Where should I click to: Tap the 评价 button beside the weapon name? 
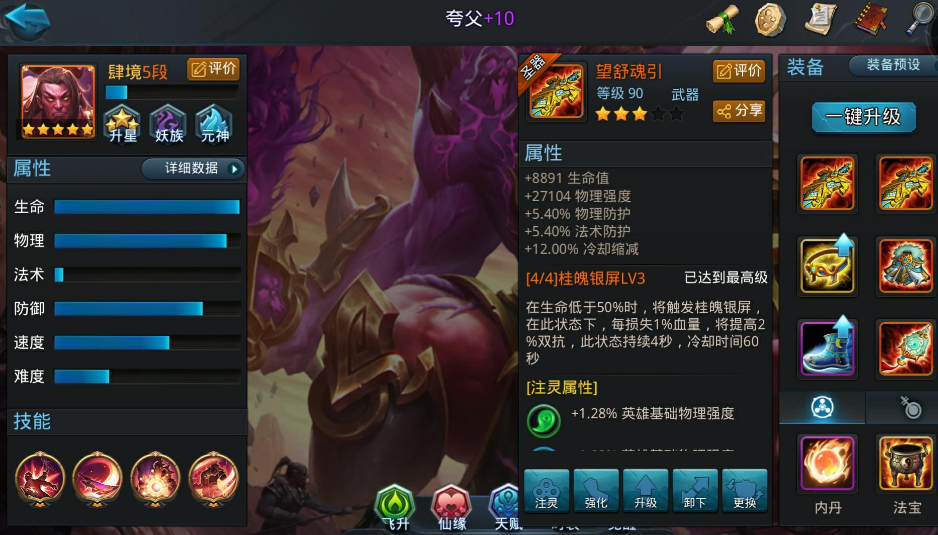click(x=739, y=70)
